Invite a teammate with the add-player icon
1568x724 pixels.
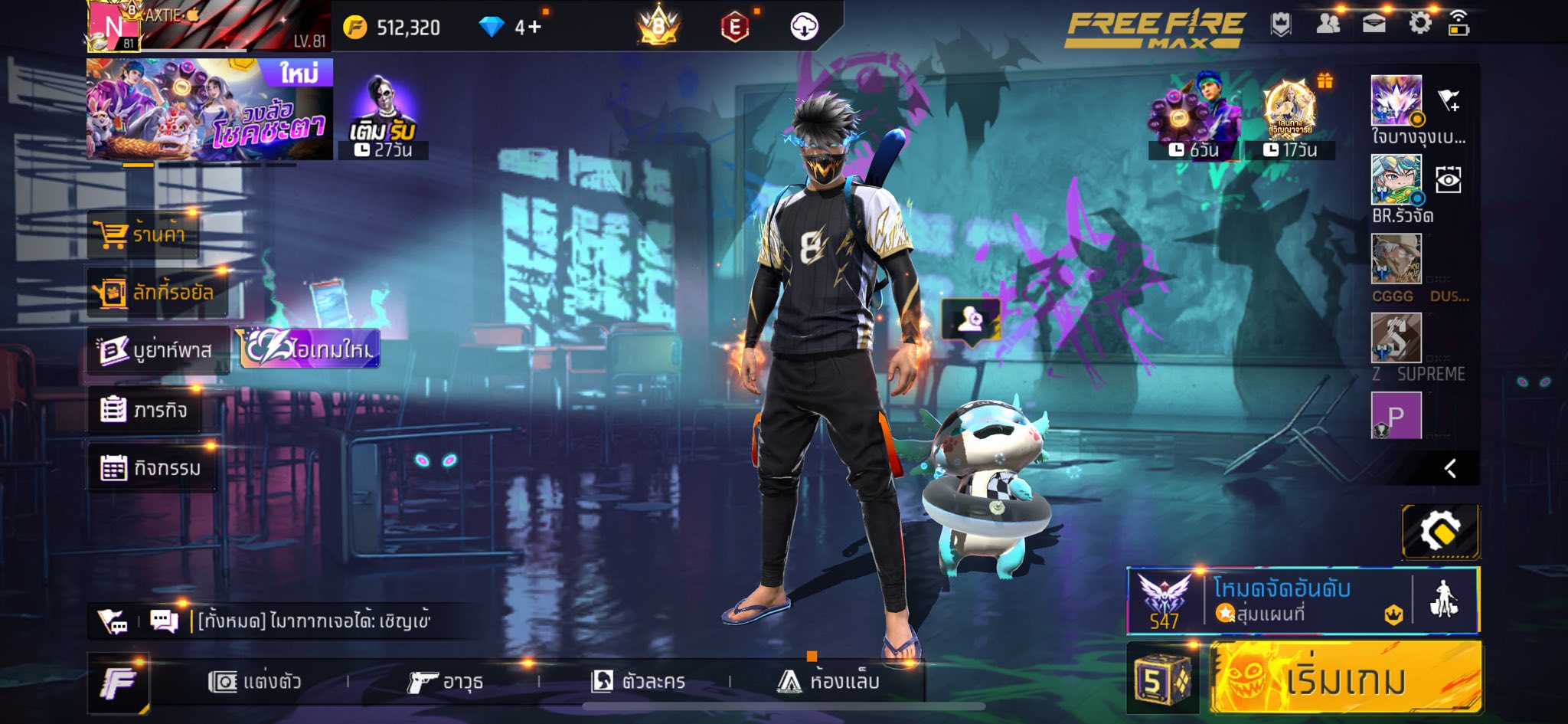(971, 318)
